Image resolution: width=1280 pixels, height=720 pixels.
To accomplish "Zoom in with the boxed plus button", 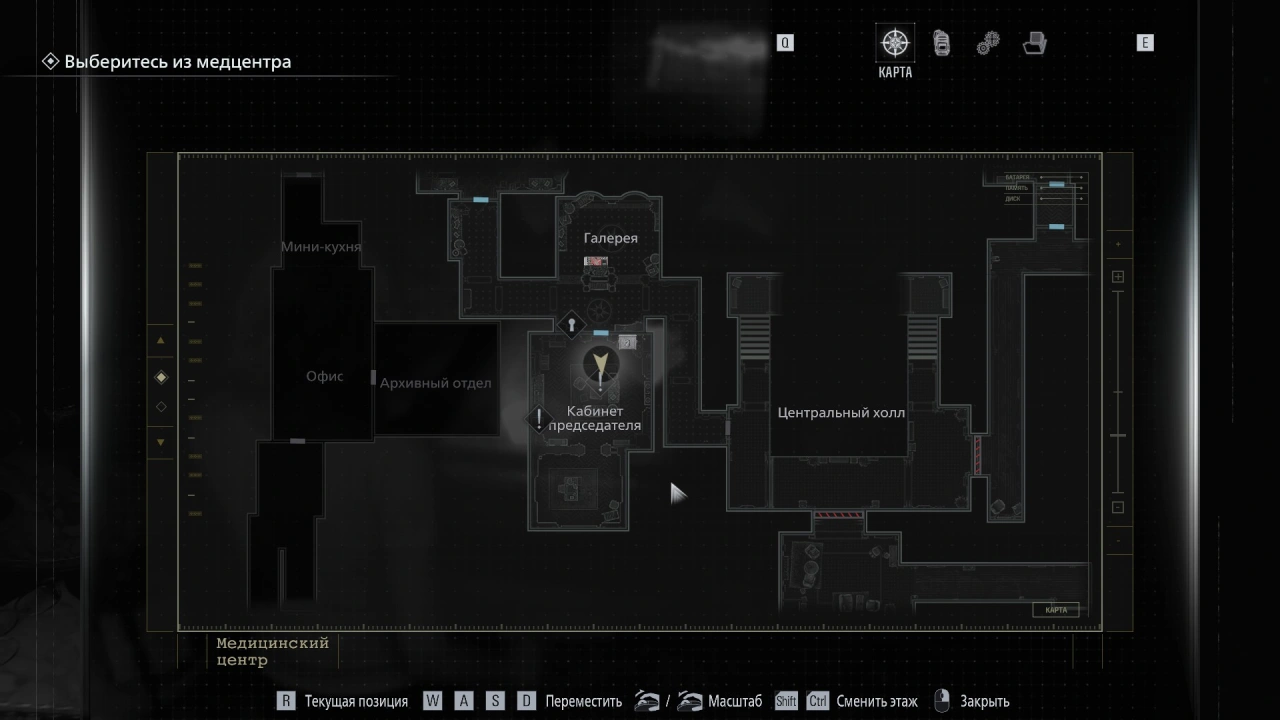I will pyautogui.click(x=1118, y=277).
